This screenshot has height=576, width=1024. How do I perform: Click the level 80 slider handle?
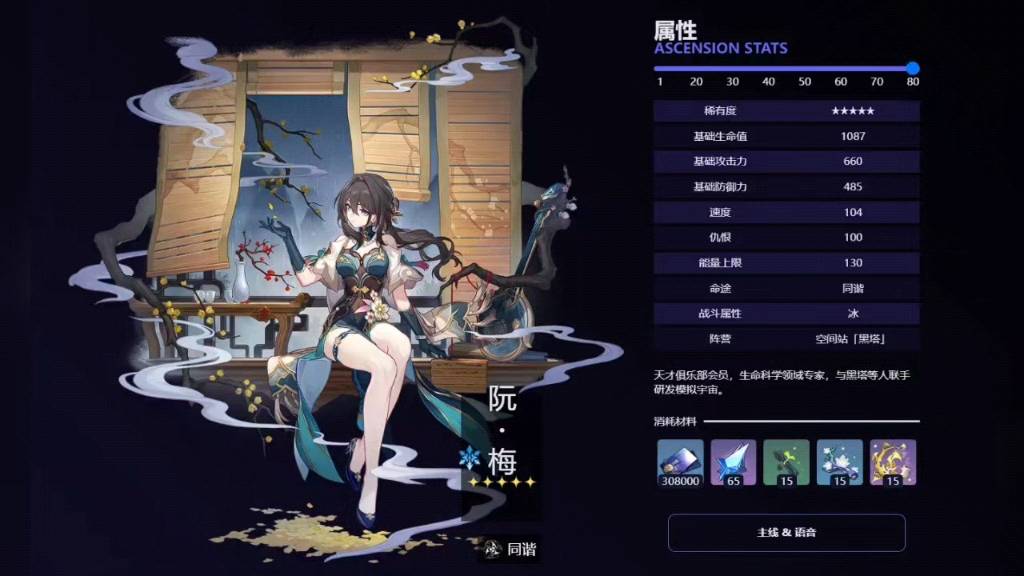(912, 68)
